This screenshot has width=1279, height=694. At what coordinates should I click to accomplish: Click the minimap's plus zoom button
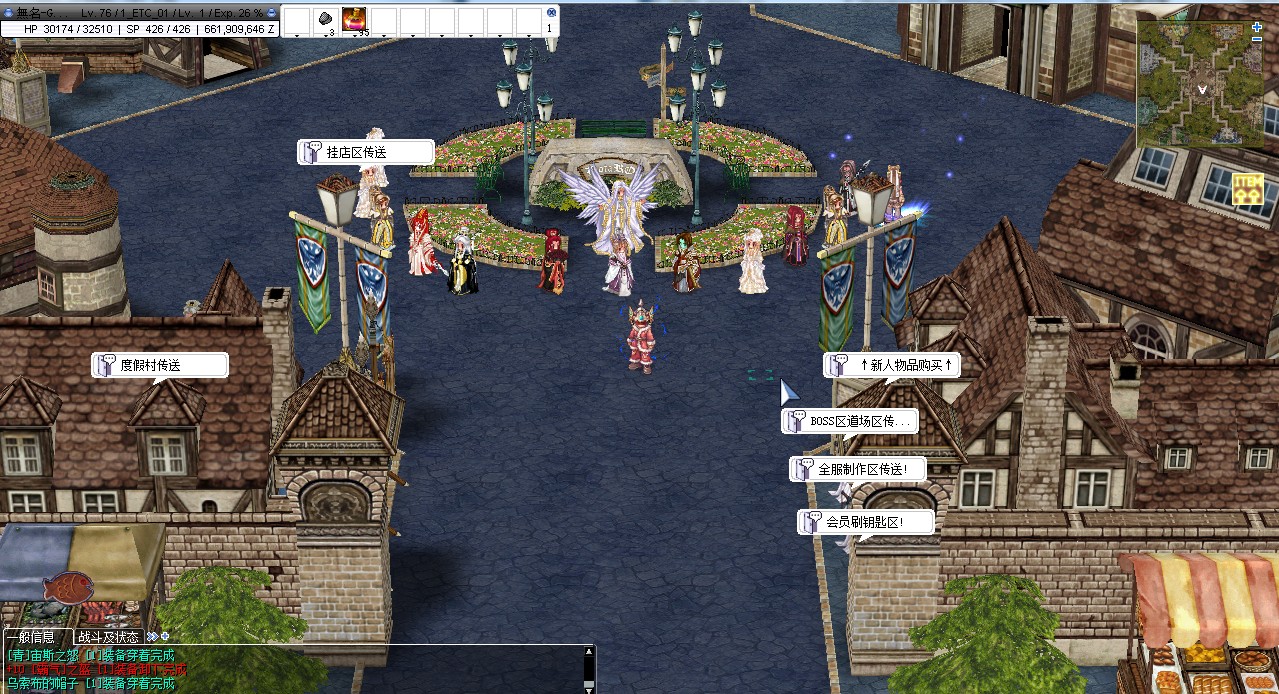(1257, 28)
